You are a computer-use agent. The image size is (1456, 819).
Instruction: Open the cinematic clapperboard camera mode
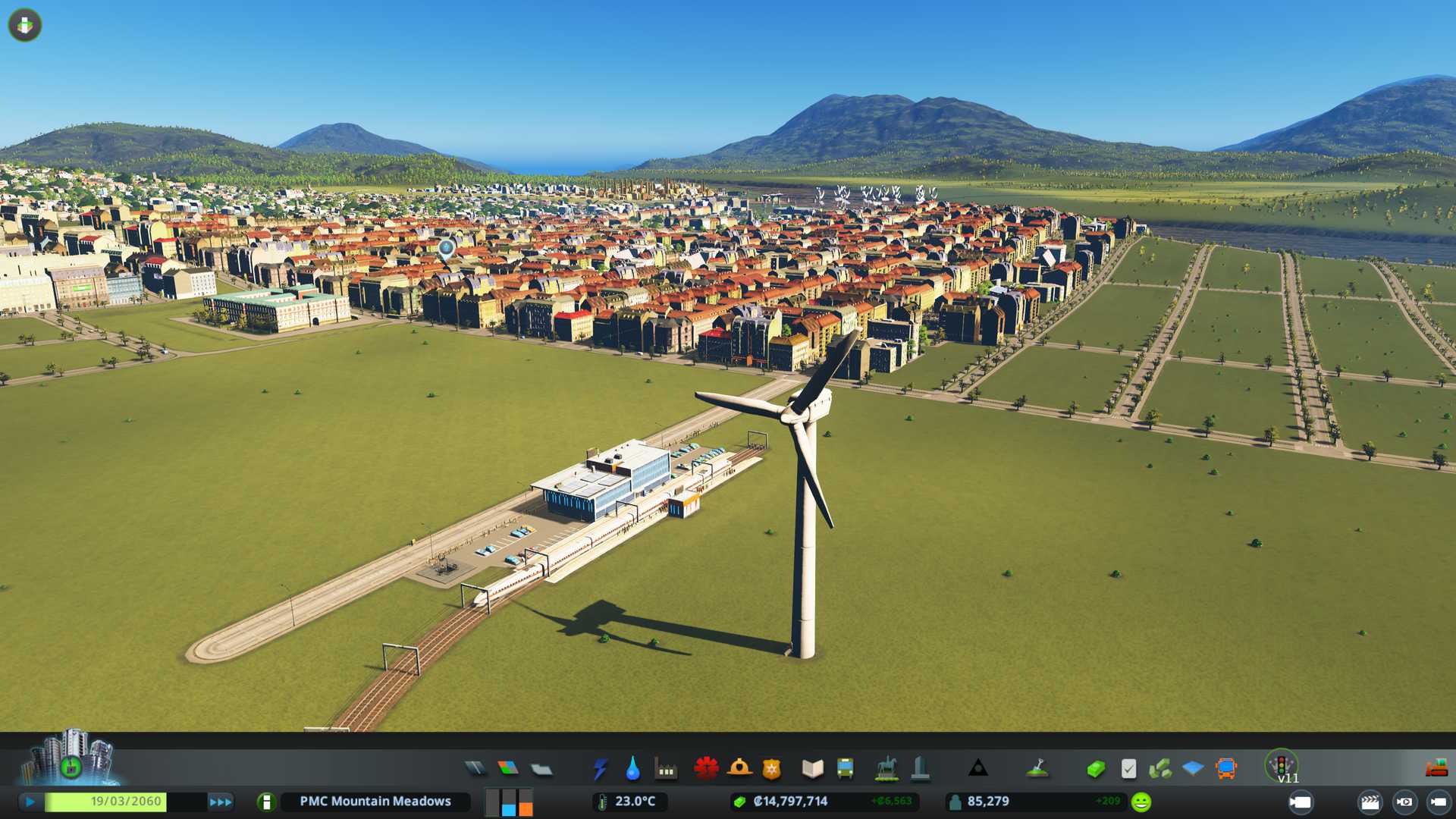tap(1370, 802)
